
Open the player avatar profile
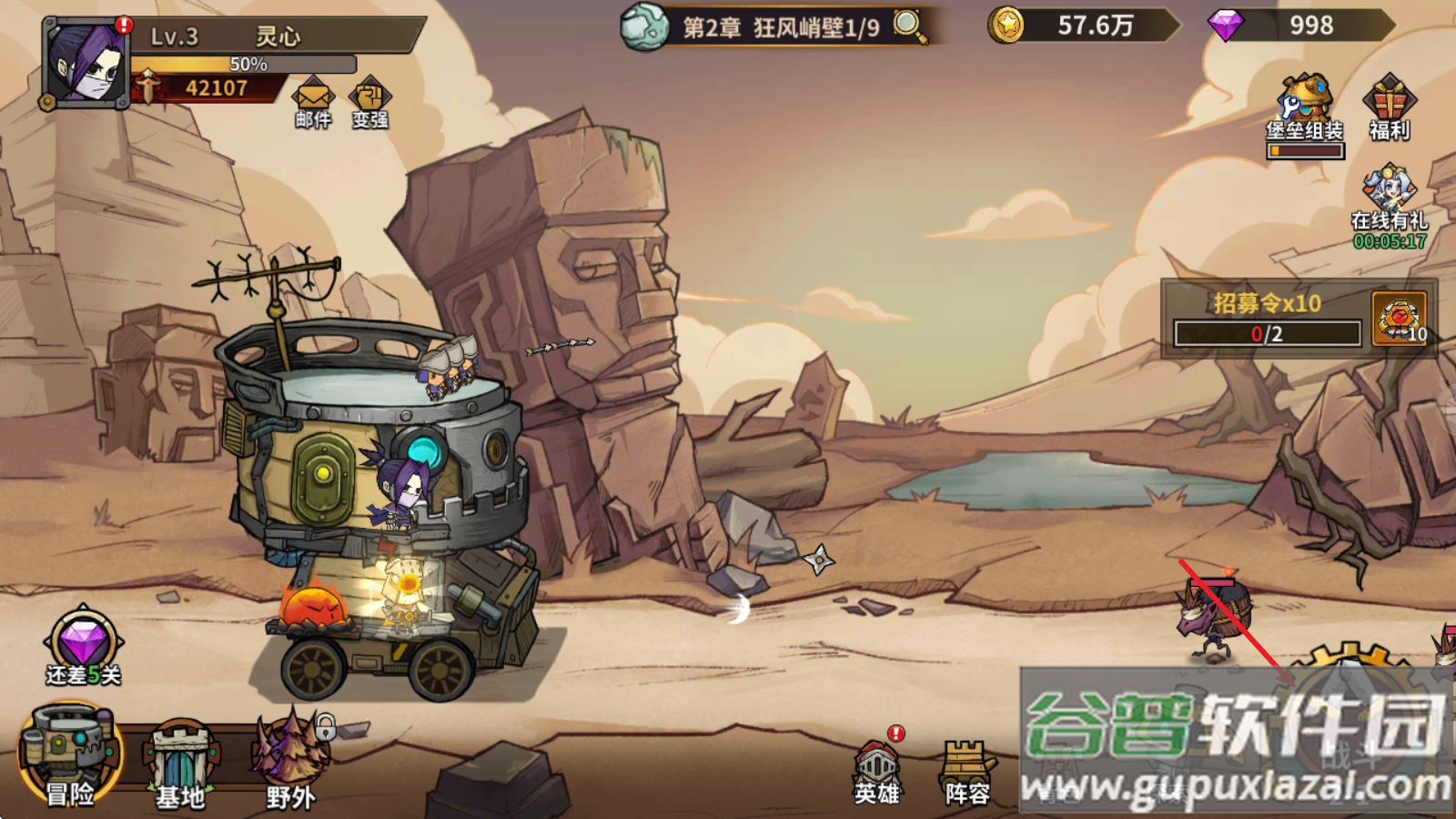[x=86, y=64]
